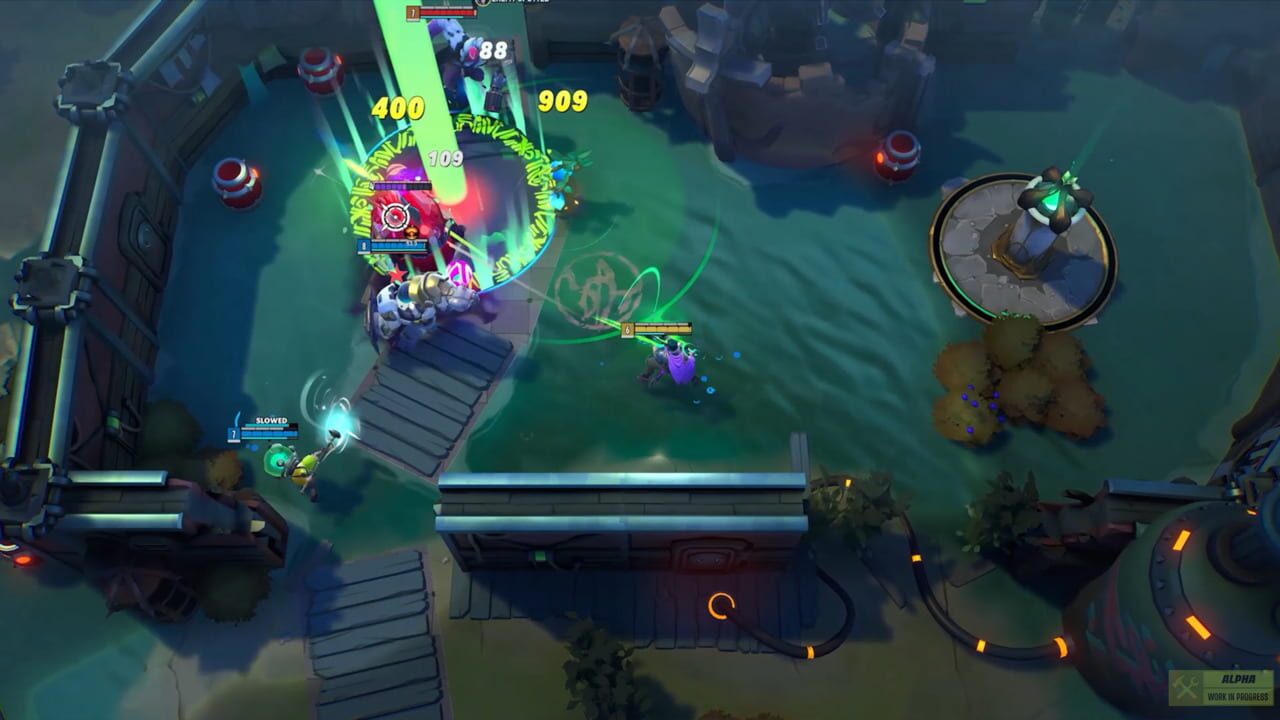Click the level 6 badge on the purple unit's bar

click(627, 329)
